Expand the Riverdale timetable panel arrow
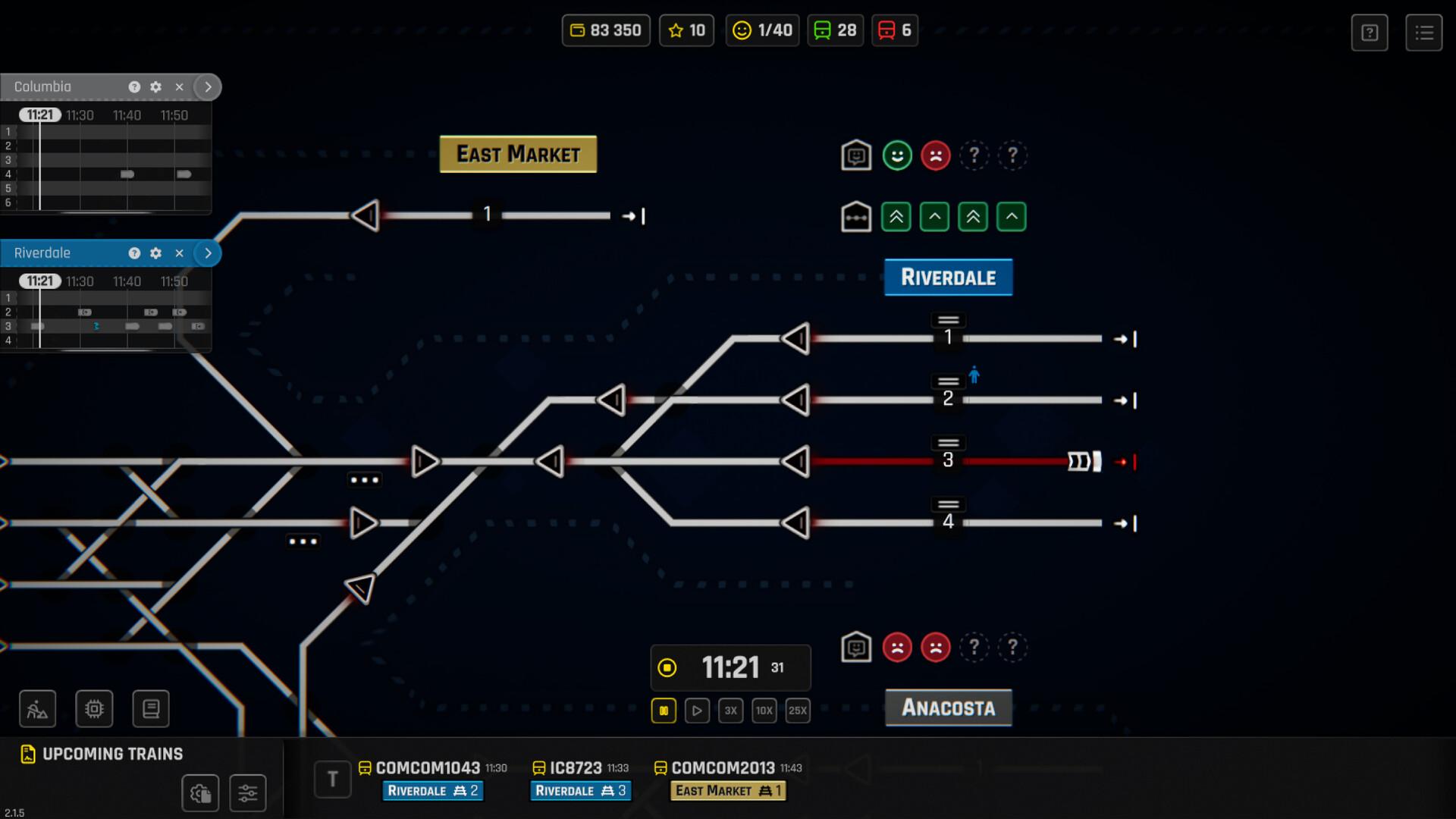 tap(208, 253)
